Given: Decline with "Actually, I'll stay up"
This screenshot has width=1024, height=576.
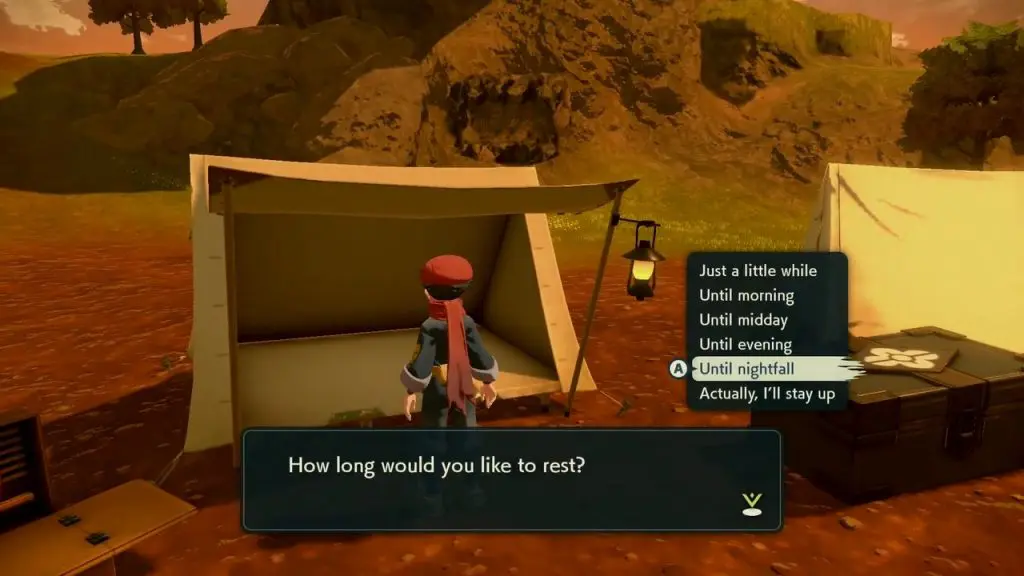Looking at the screenshot, I should [x=766, y=394].
